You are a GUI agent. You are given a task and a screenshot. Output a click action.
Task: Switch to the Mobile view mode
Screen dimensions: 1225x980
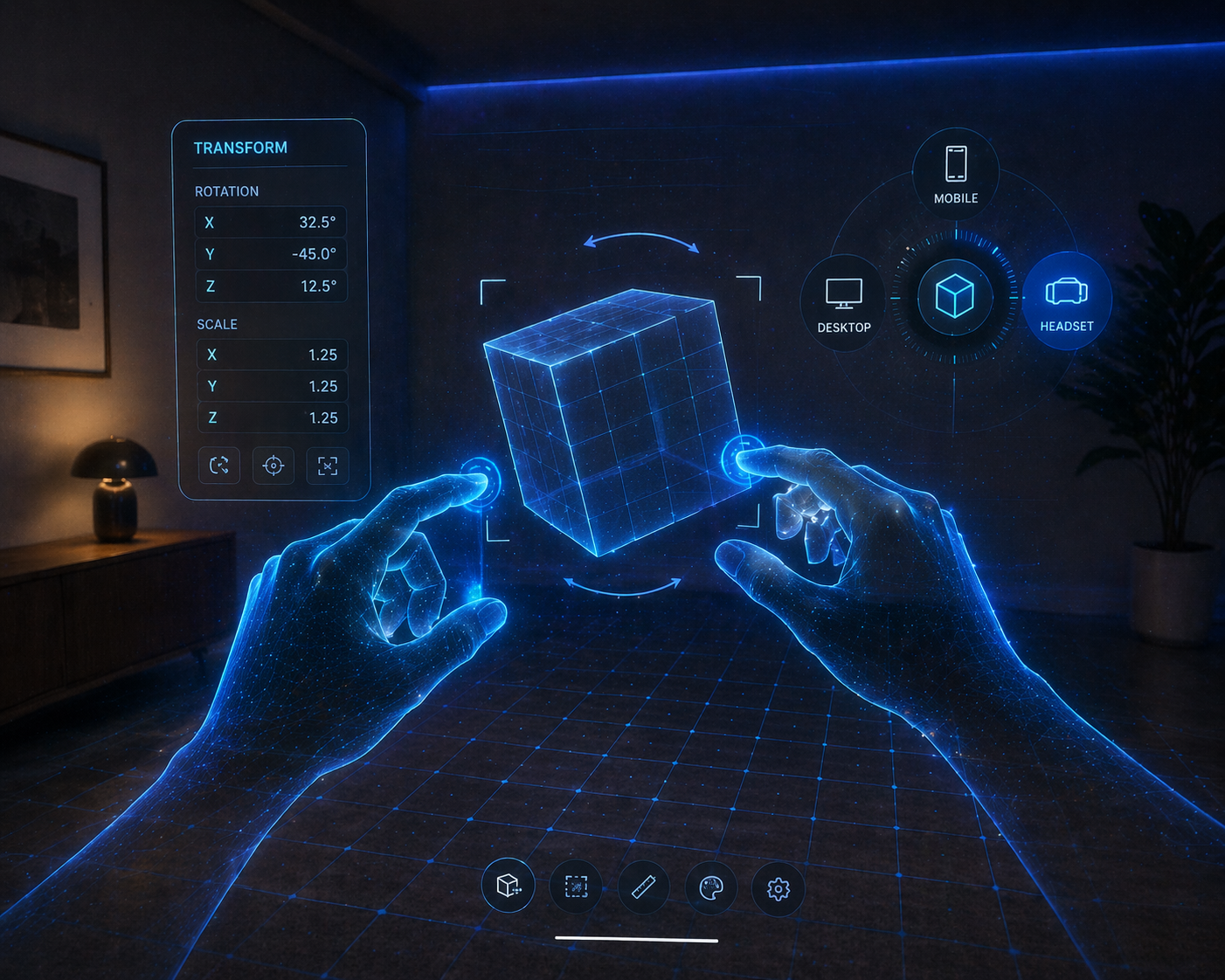956,173
